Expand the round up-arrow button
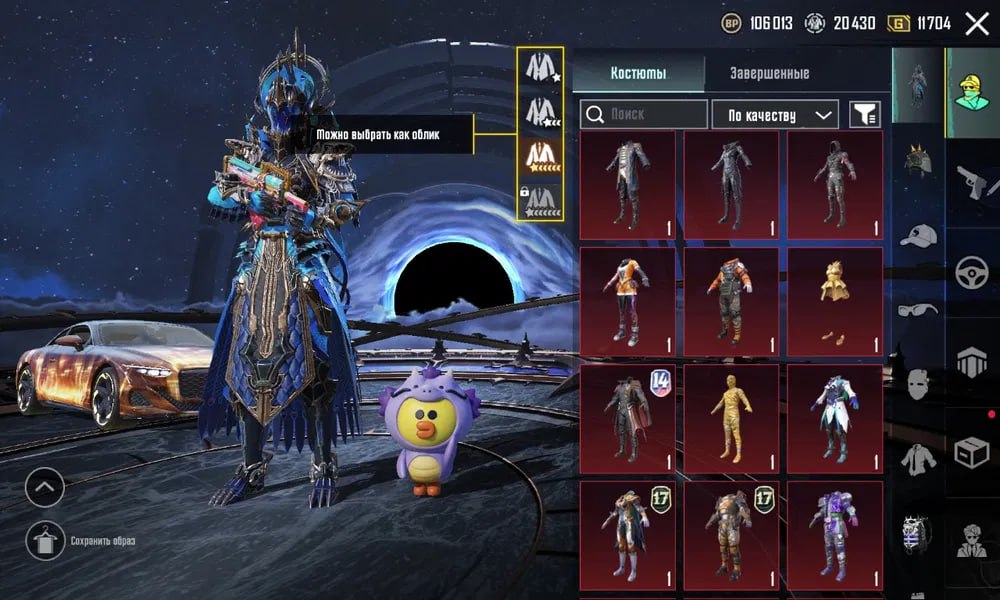1000x600 pixels. point(45,487)
